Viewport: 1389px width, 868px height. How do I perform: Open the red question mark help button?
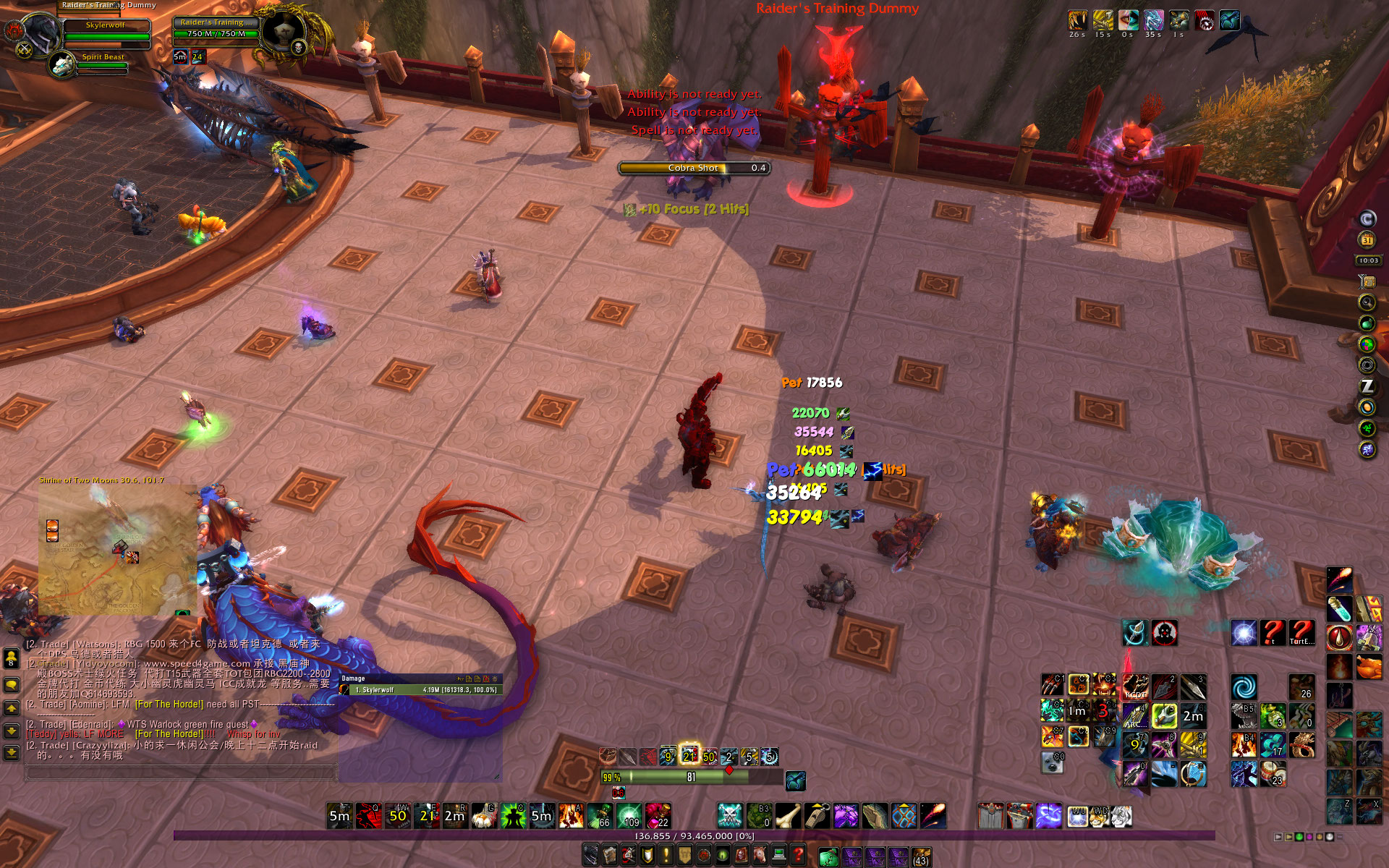[798, 856]
